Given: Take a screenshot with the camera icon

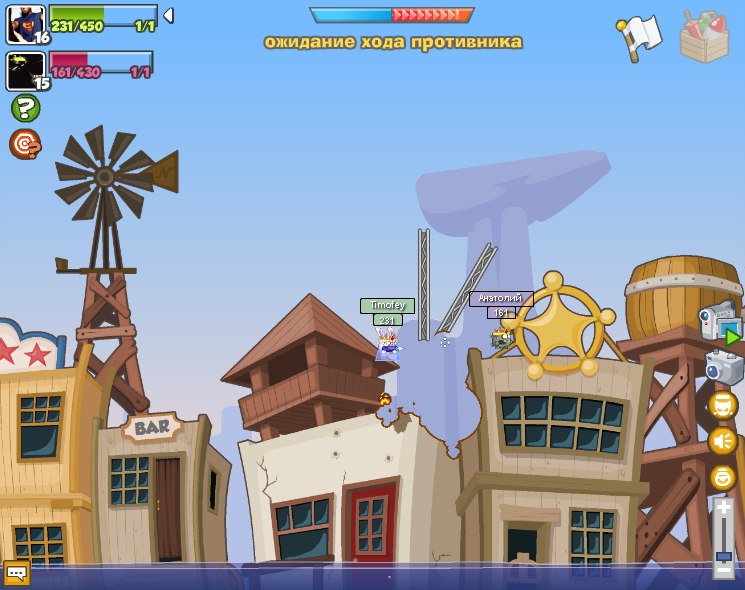Looking at the screenshot, I should tap(724, 367).
